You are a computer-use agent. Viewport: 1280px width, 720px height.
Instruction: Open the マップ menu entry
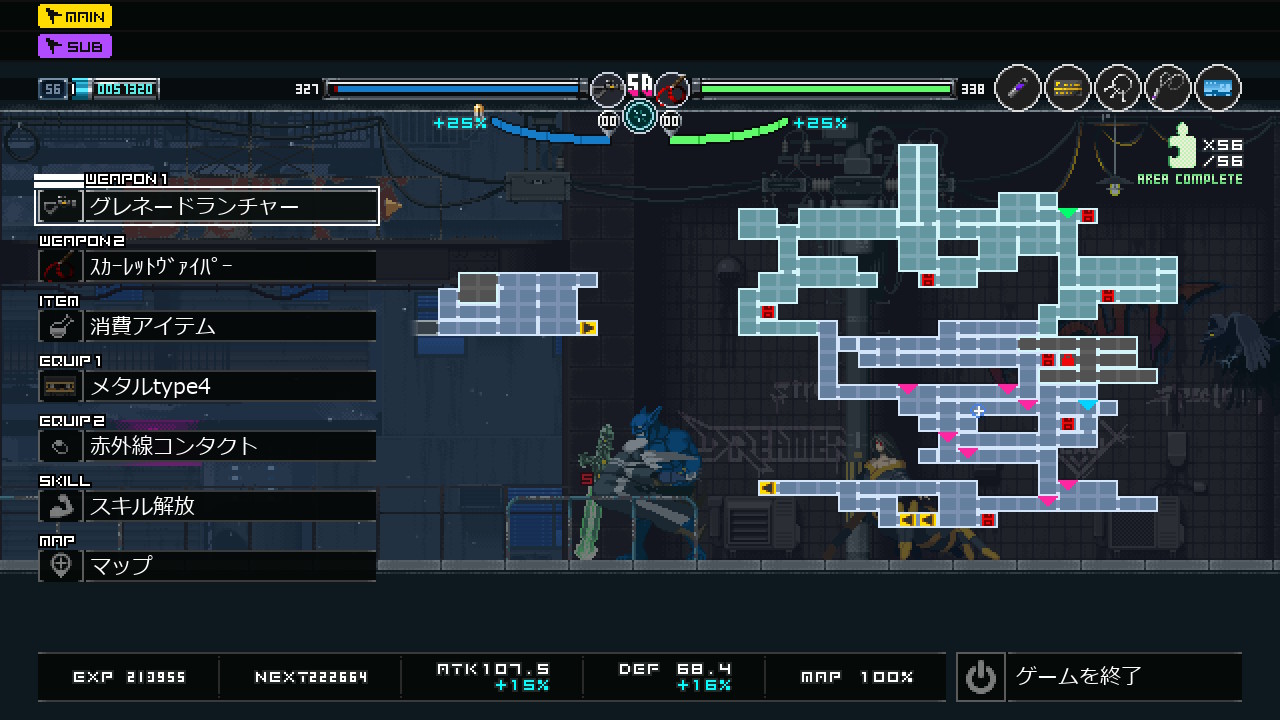click(207, 566)
